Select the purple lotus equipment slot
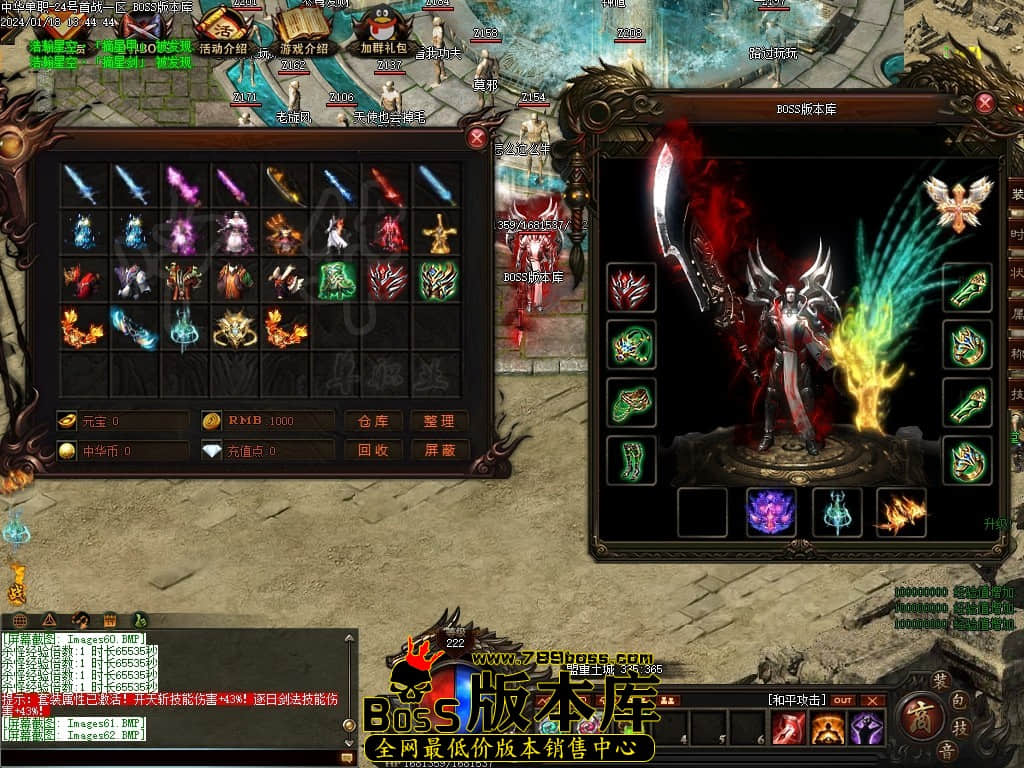Image resolution: width=1024 pixels, height=768 pixels. tap(771, 512)
